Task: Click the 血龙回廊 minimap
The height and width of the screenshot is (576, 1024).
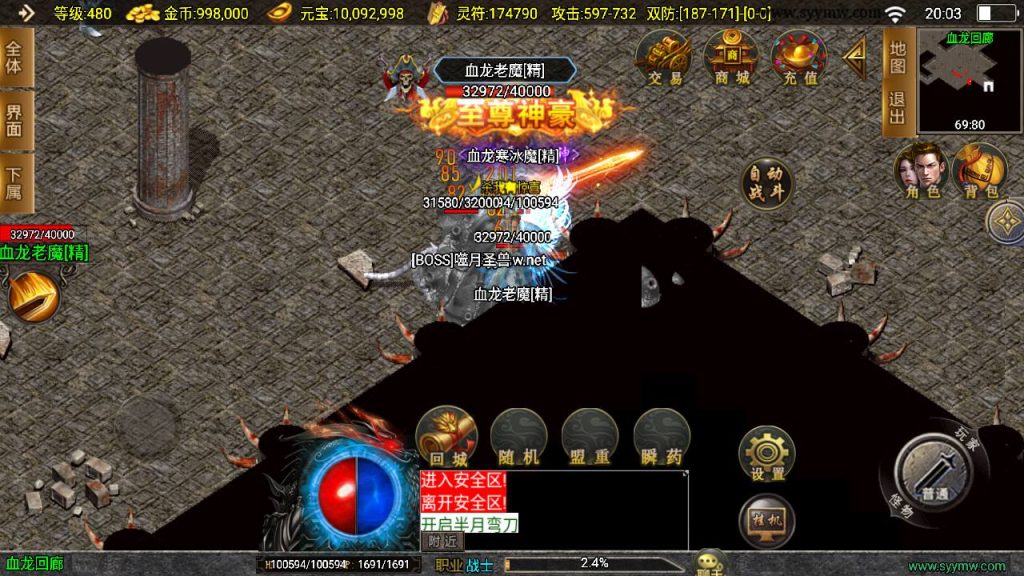Action: point(969,80)
